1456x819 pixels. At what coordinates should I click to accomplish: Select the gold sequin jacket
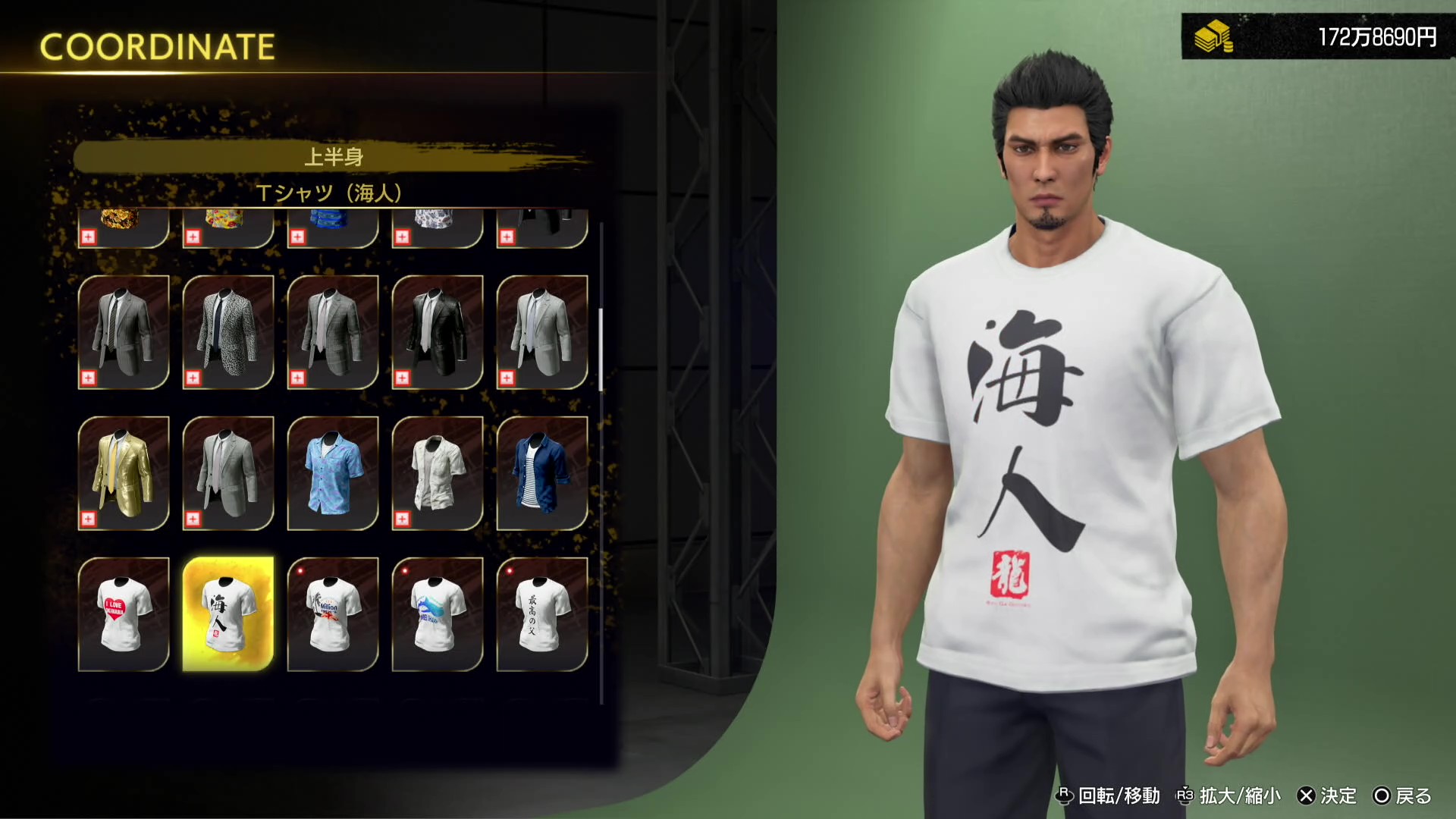tap(124, 470)
